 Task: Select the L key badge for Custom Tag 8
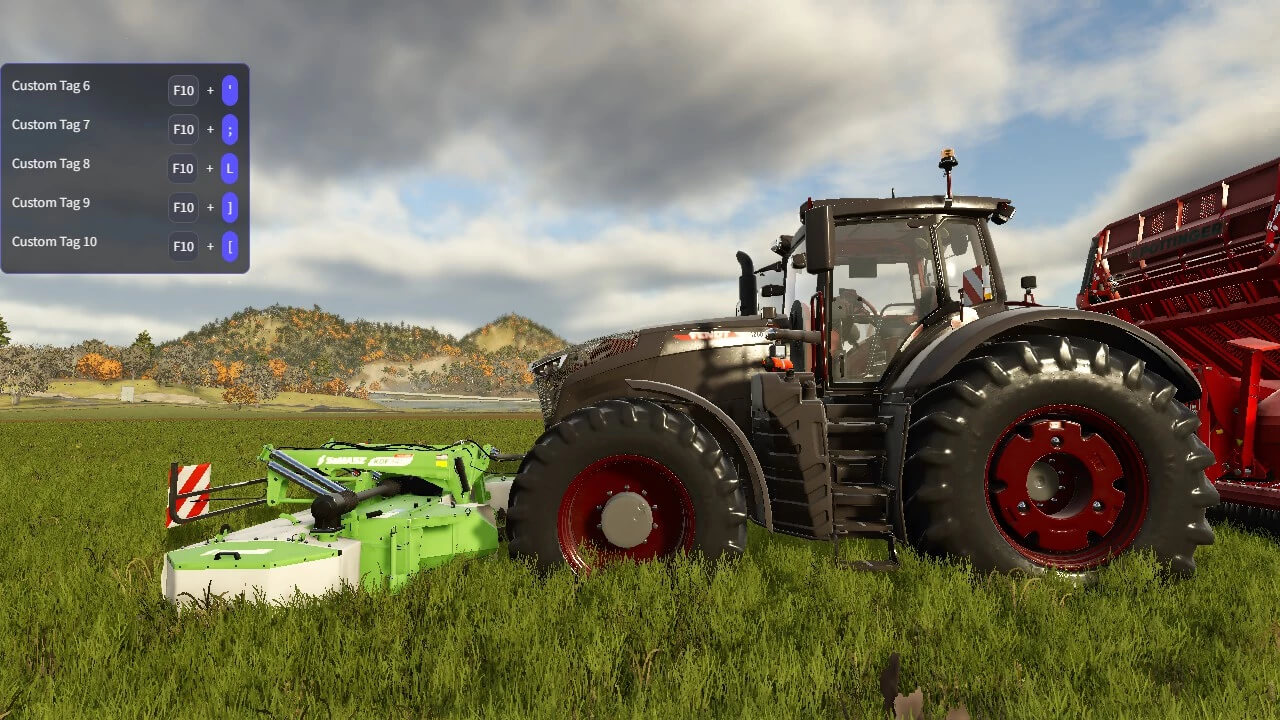click(x=229, y=168)
